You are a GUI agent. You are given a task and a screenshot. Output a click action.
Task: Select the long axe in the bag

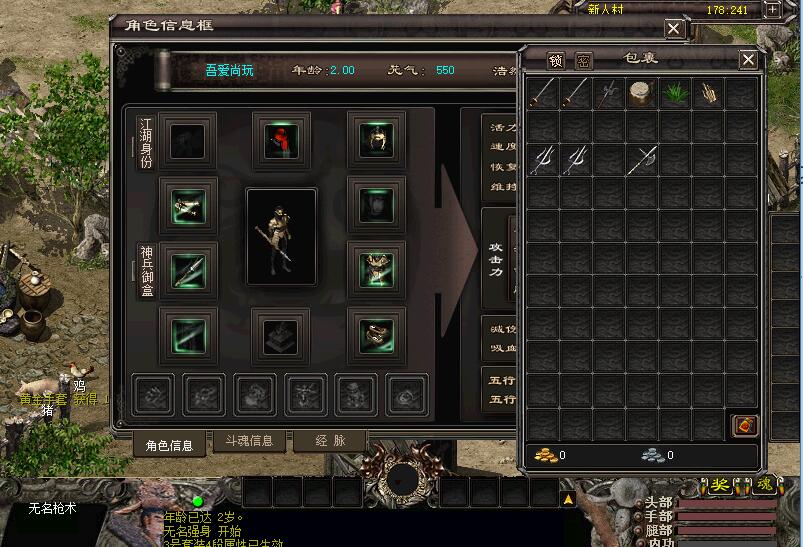click(x=640, y=160)
